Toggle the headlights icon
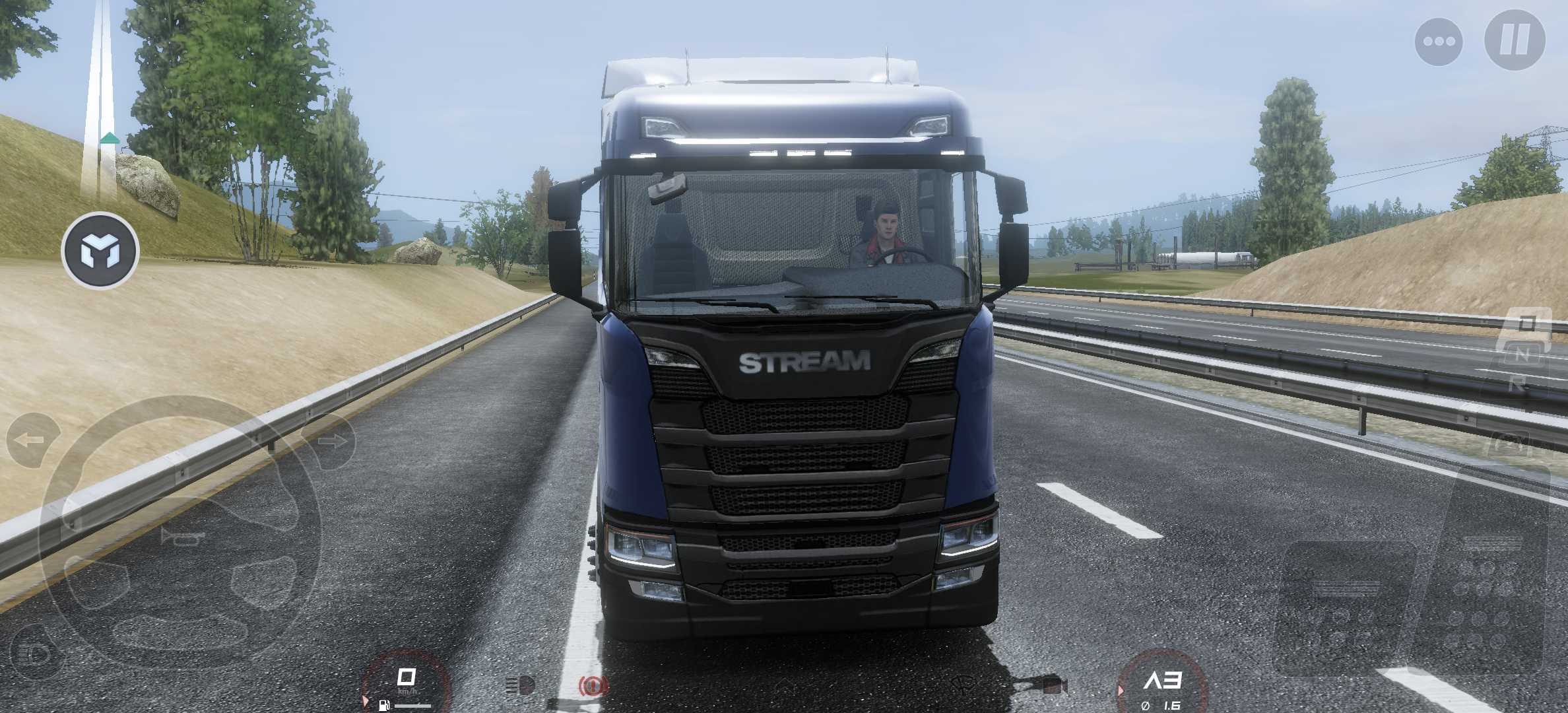The height and width of the screenshot is (713, 1568). 520,687
